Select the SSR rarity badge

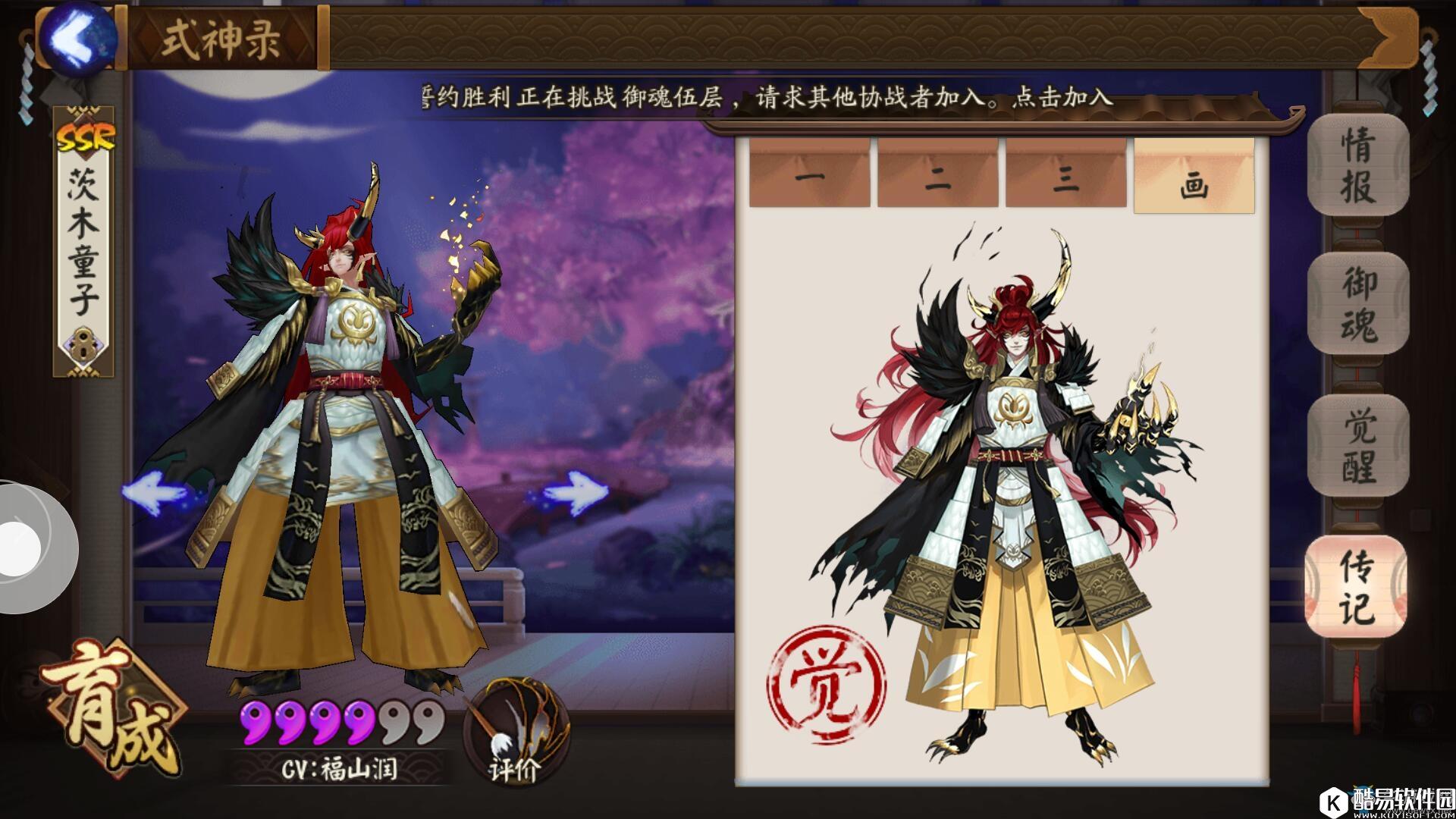tap(85, 135)
